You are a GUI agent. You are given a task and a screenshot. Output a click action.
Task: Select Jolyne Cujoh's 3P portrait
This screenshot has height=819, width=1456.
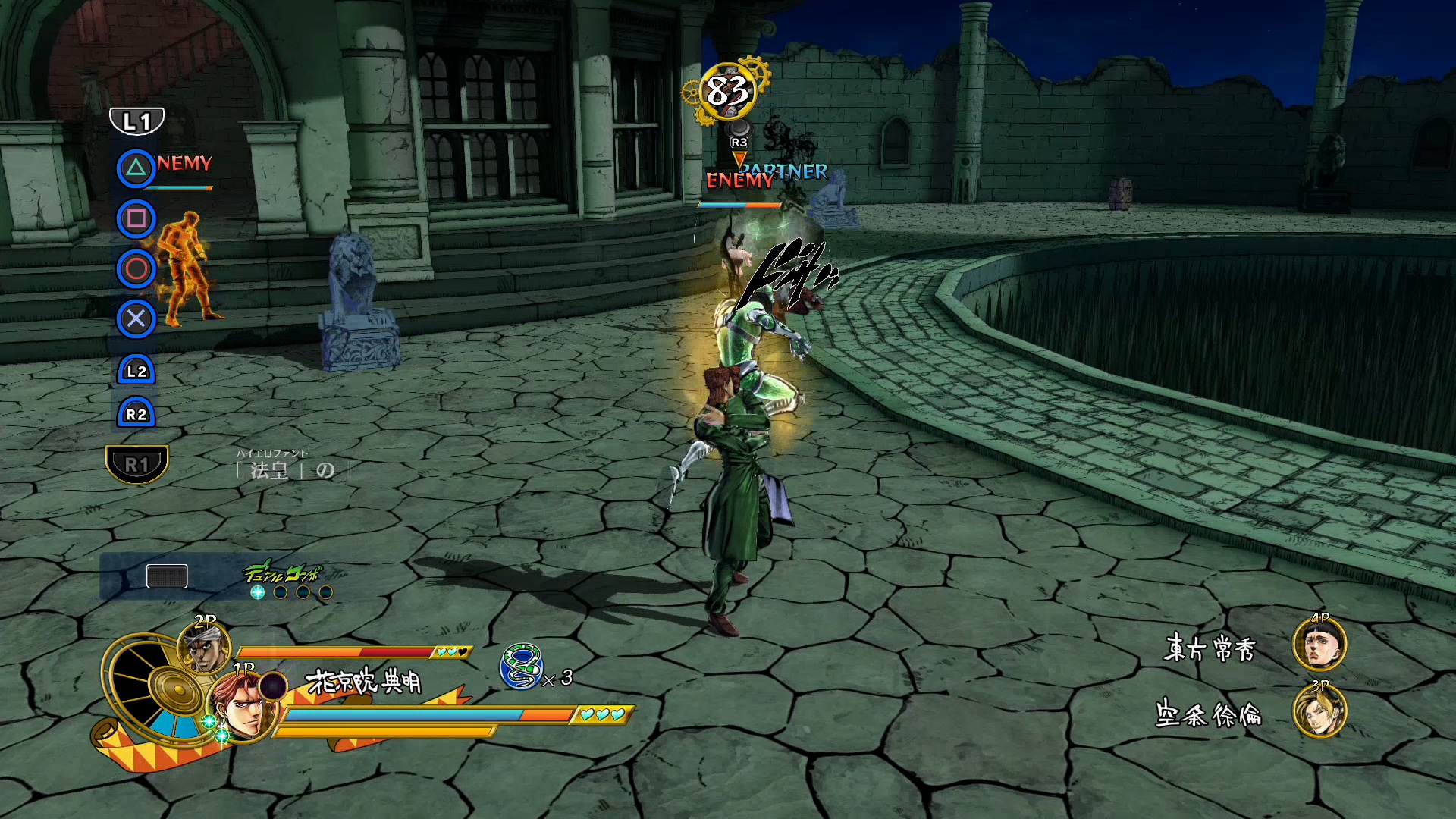[1319, 712]
